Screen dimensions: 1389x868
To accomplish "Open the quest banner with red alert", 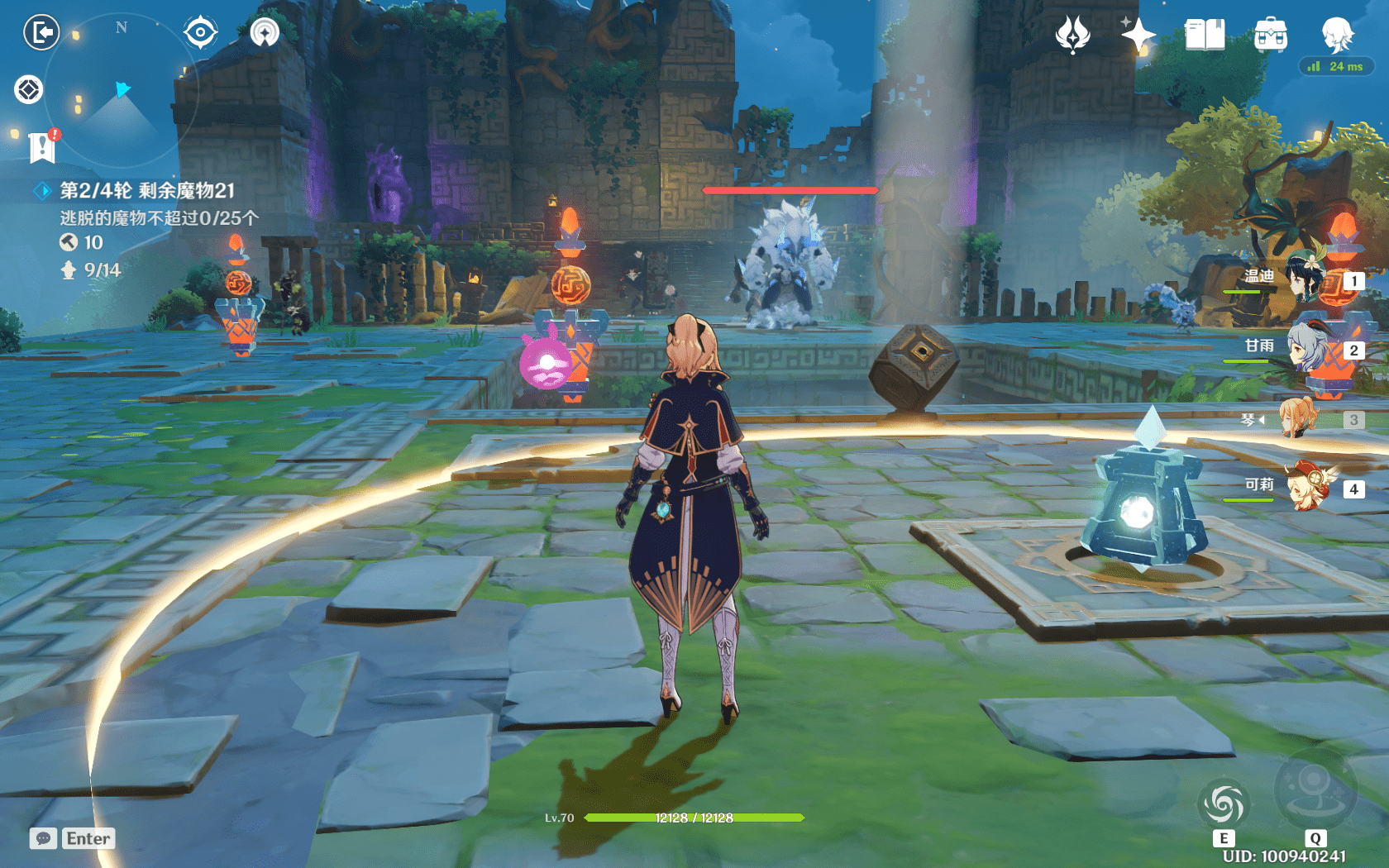I will pyautogui.click(x=42, y=146).
